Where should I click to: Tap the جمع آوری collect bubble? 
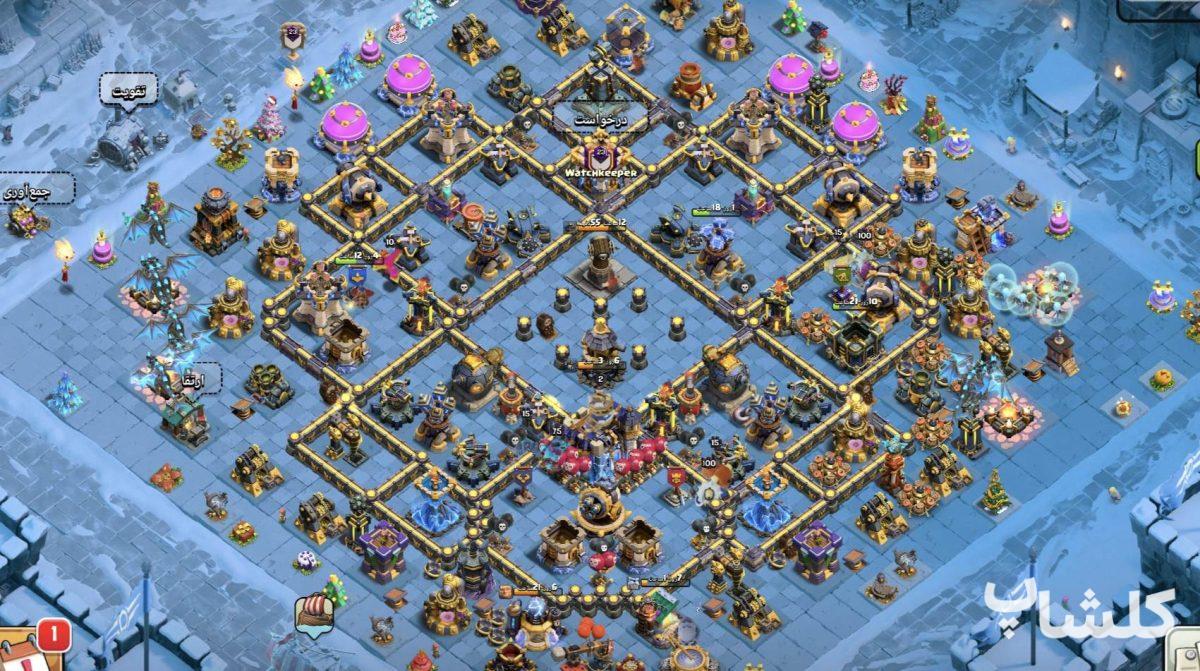coord(37,188)
